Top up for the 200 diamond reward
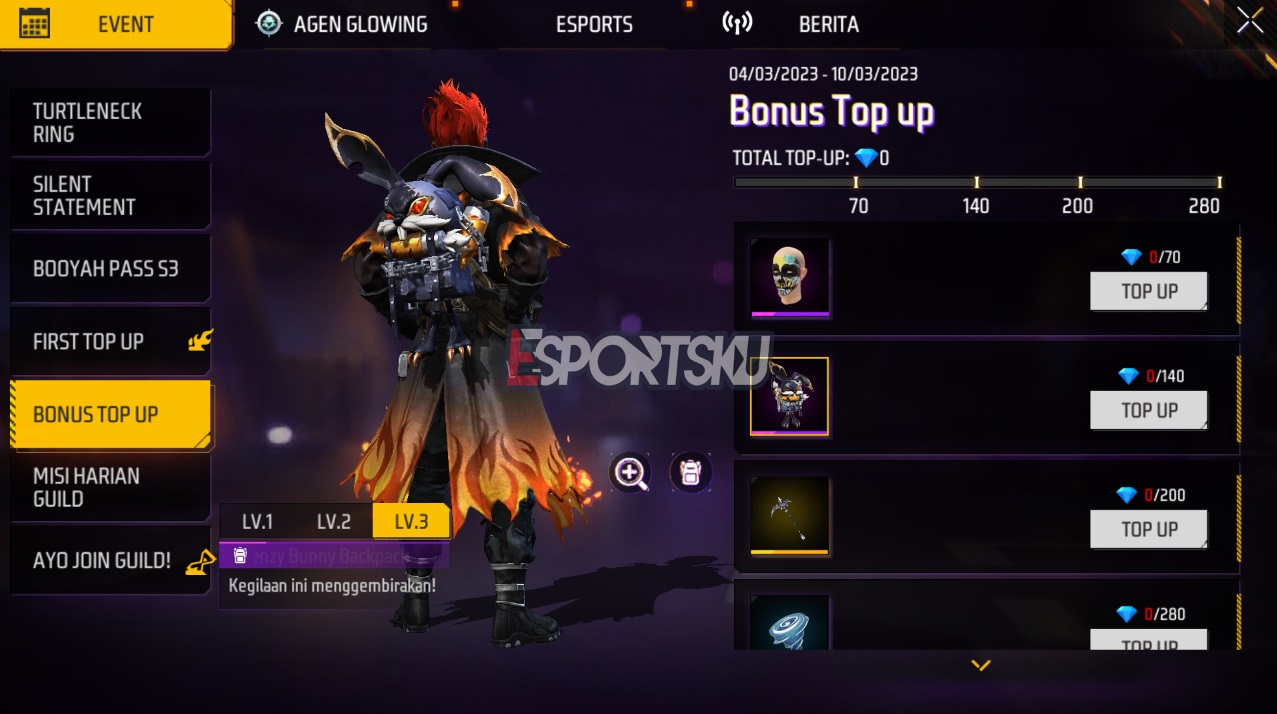 1149,529
